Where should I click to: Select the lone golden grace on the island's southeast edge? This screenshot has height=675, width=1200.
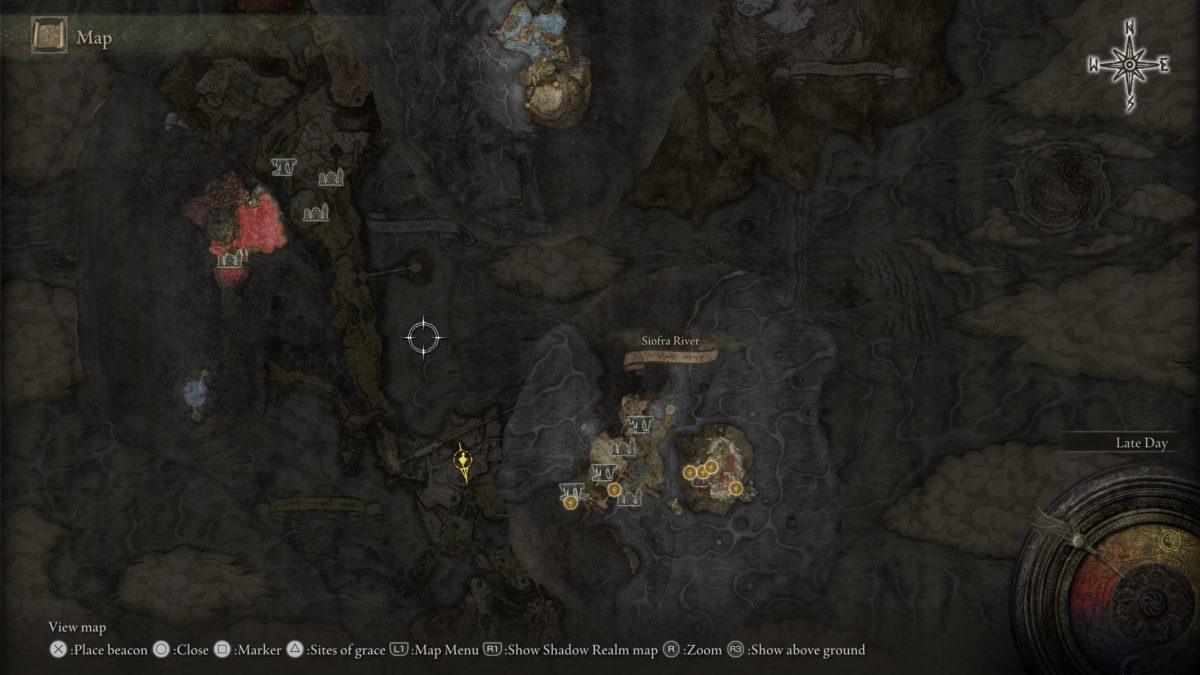click(735, 488)
